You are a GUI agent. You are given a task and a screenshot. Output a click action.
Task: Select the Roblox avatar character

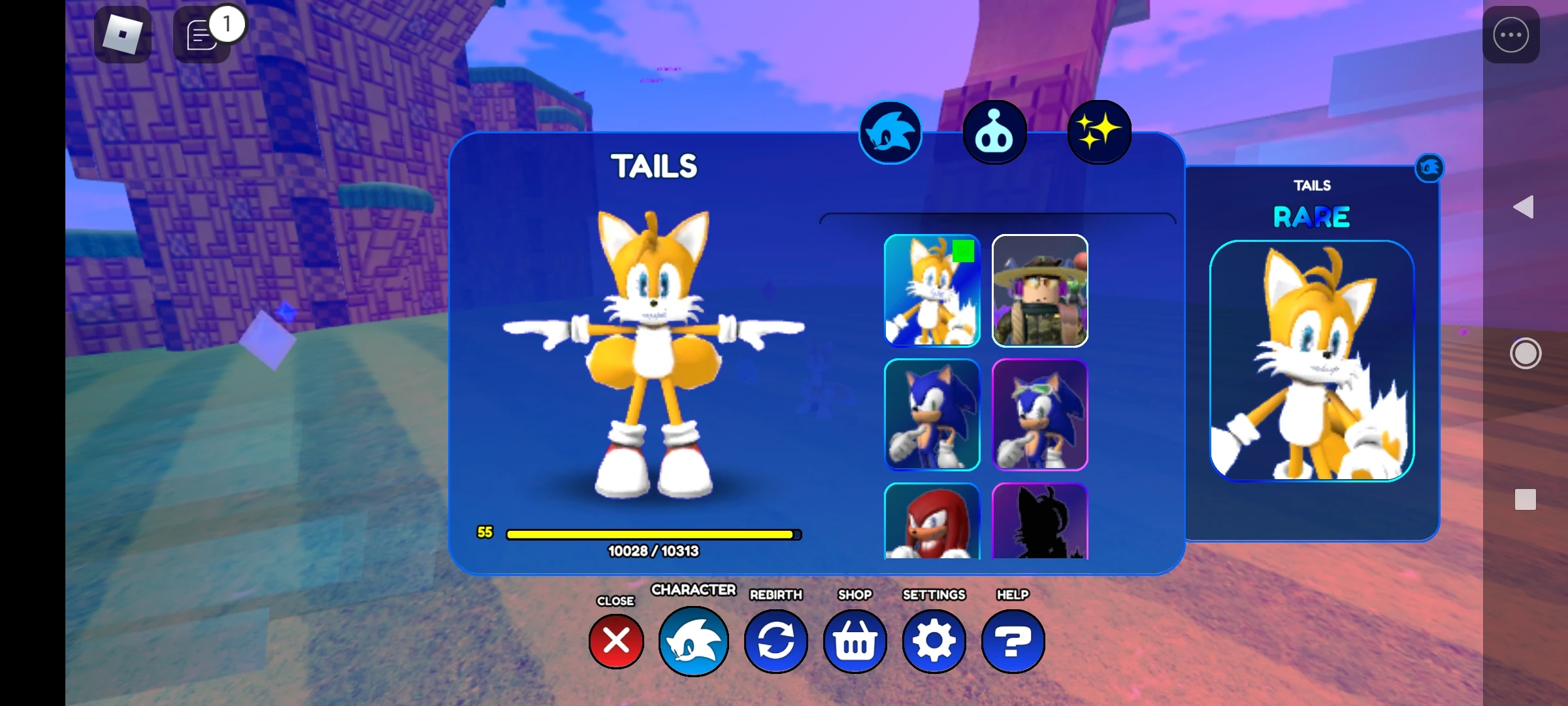pyautogui.click(x=1039, y=292)
